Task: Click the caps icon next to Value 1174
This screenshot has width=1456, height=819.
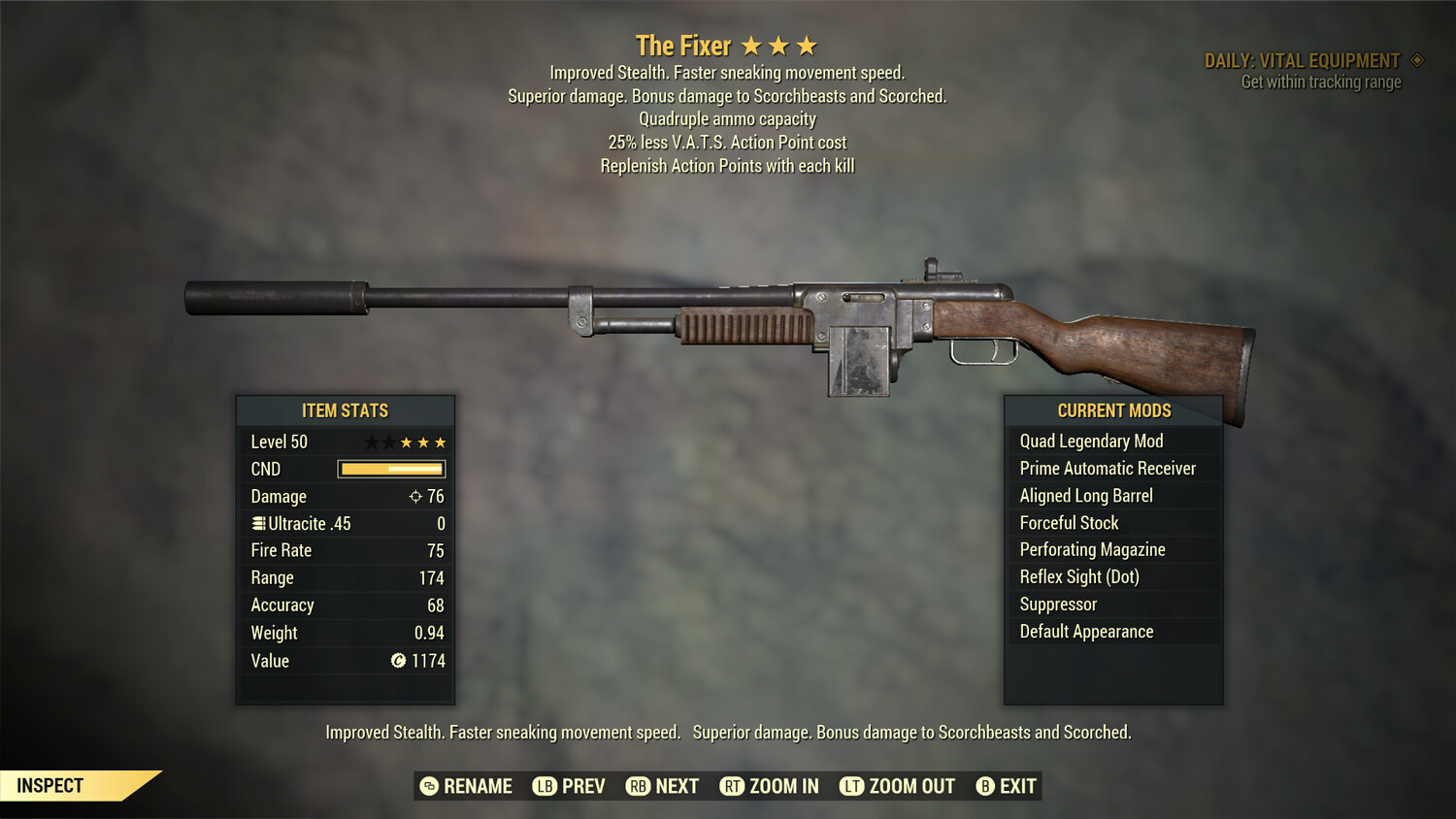Action: click(x=397, y=661)
